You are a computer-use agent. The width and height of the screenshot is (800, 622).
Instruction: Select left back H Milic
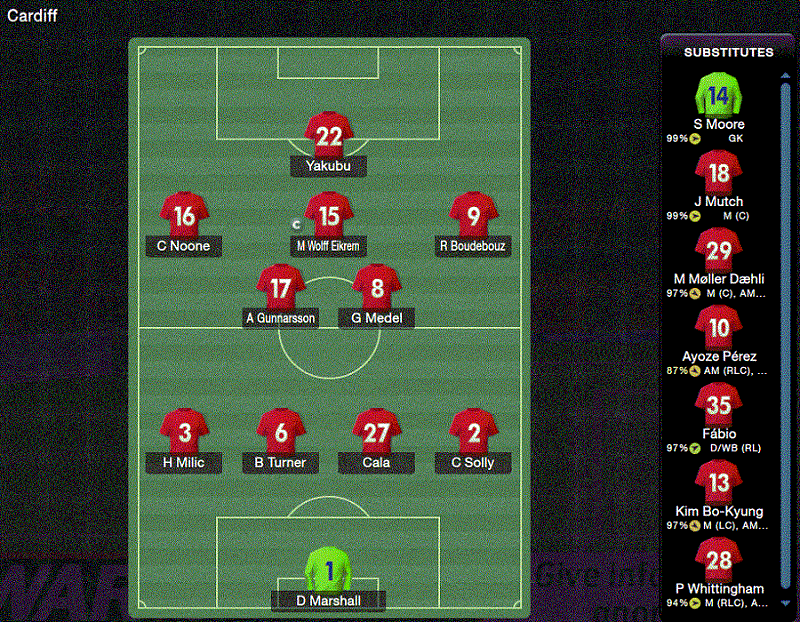pos(184,433)
